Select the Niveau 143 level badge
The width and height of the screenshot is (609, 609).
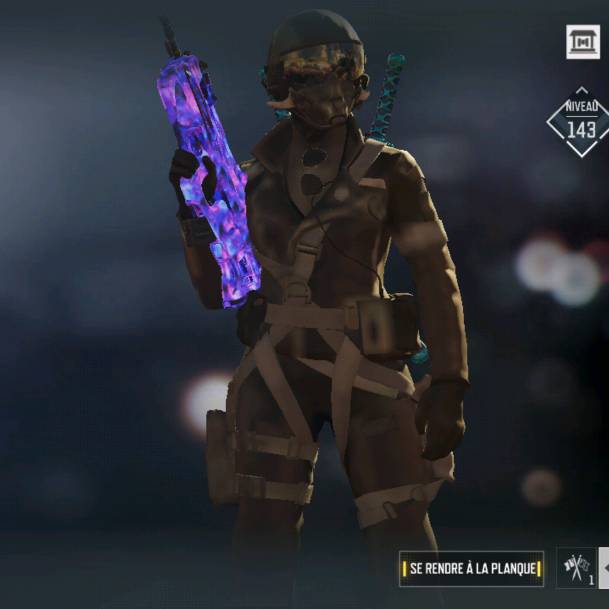coord(579,122)
